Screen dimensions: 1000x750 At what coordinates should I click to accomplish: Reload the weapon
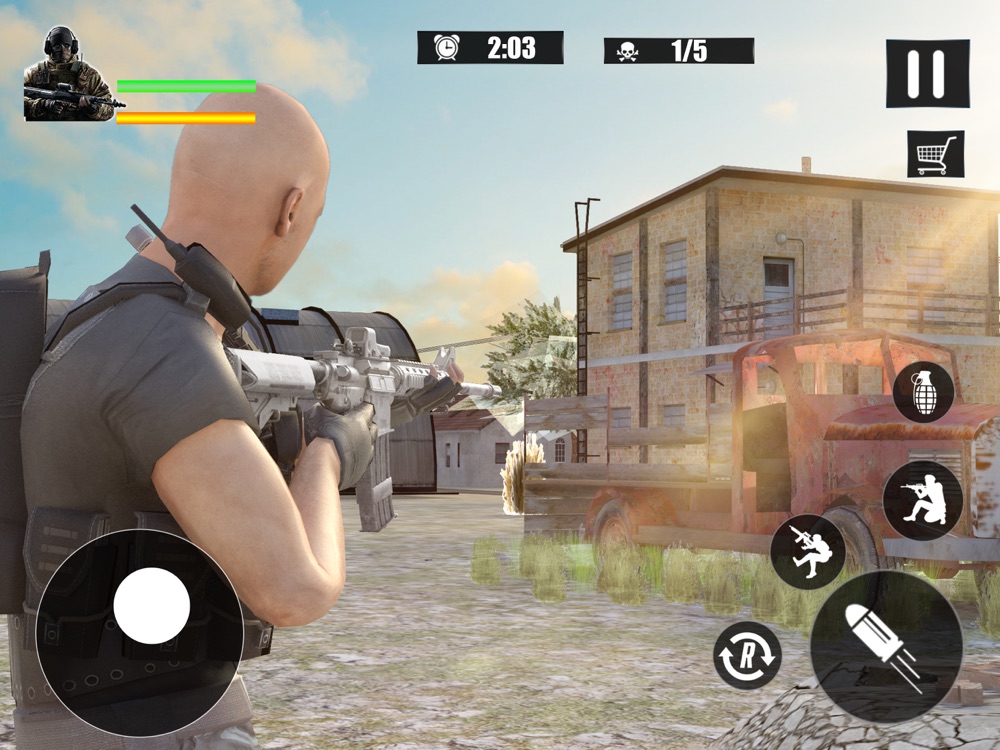[747, 655]
